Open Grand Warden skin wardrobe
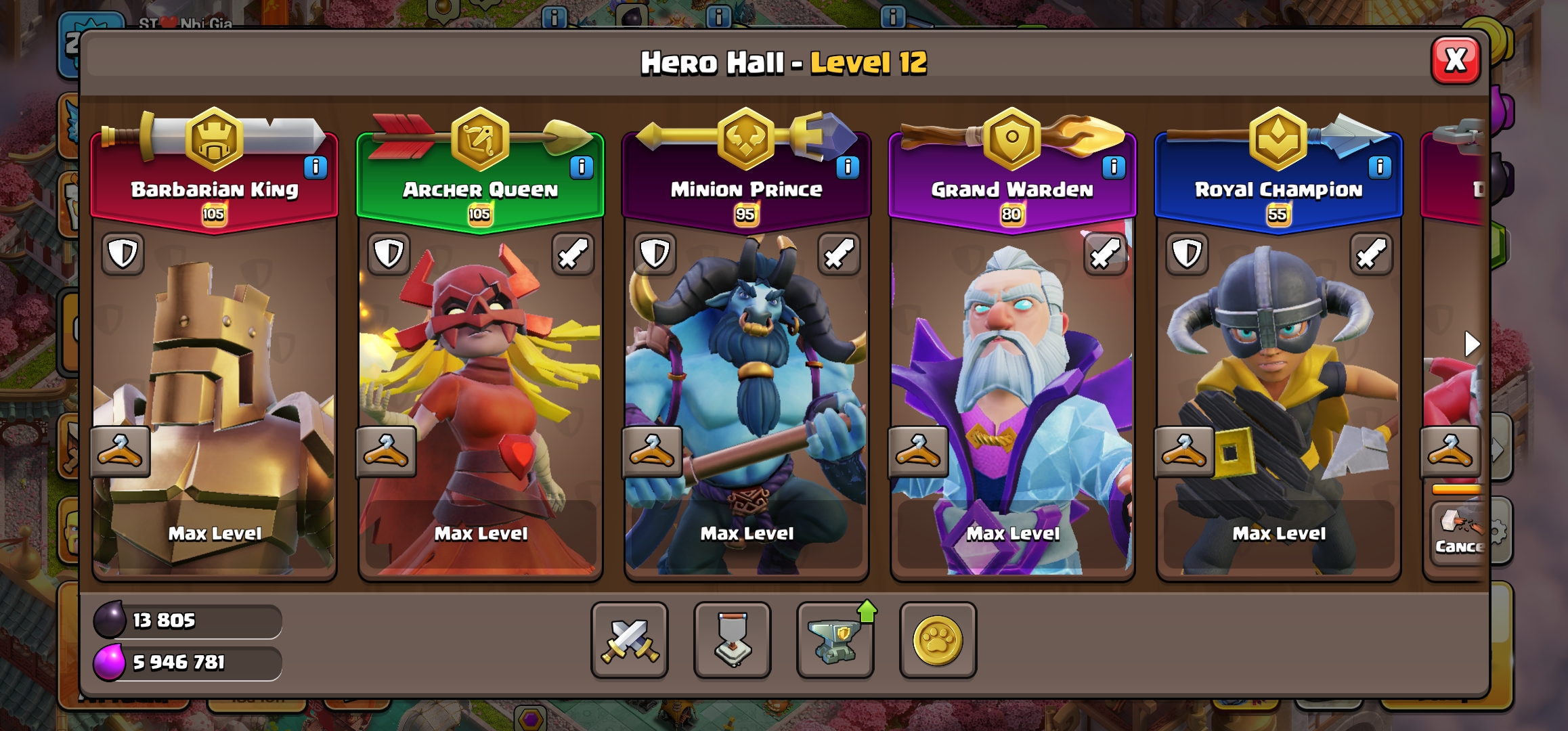This screenshot has height=731, width=1568. click(918, 451)
